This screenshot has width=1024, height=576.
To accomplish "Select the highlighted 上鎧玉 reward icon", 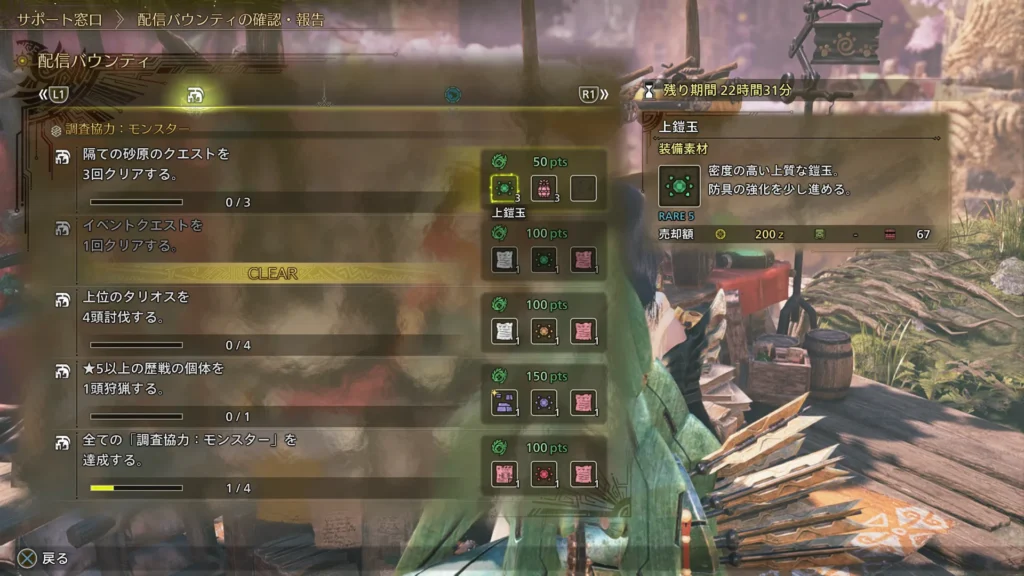I will coord(503,188).
